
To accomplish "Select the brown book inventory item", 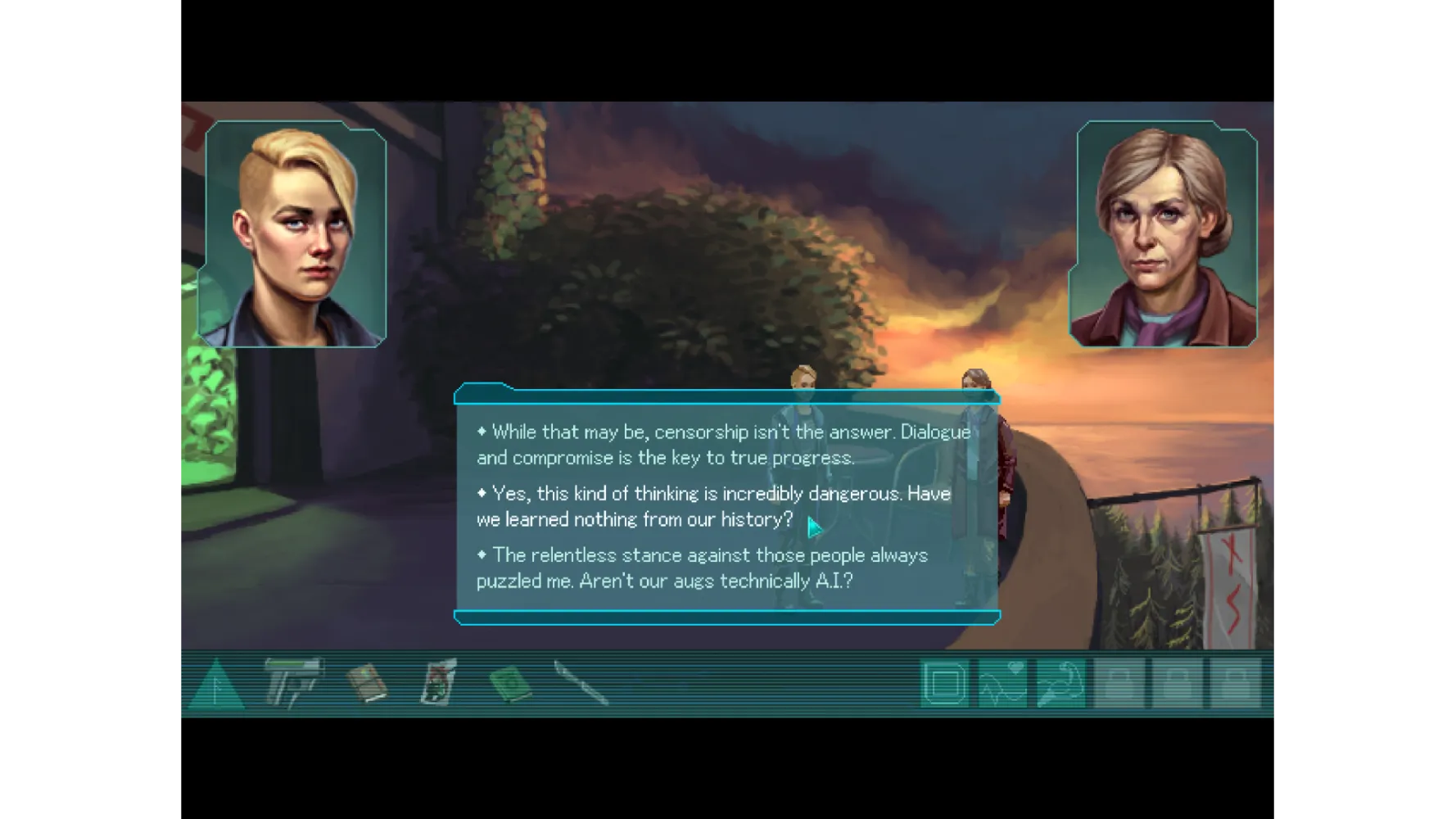I will tap(366, 683).
